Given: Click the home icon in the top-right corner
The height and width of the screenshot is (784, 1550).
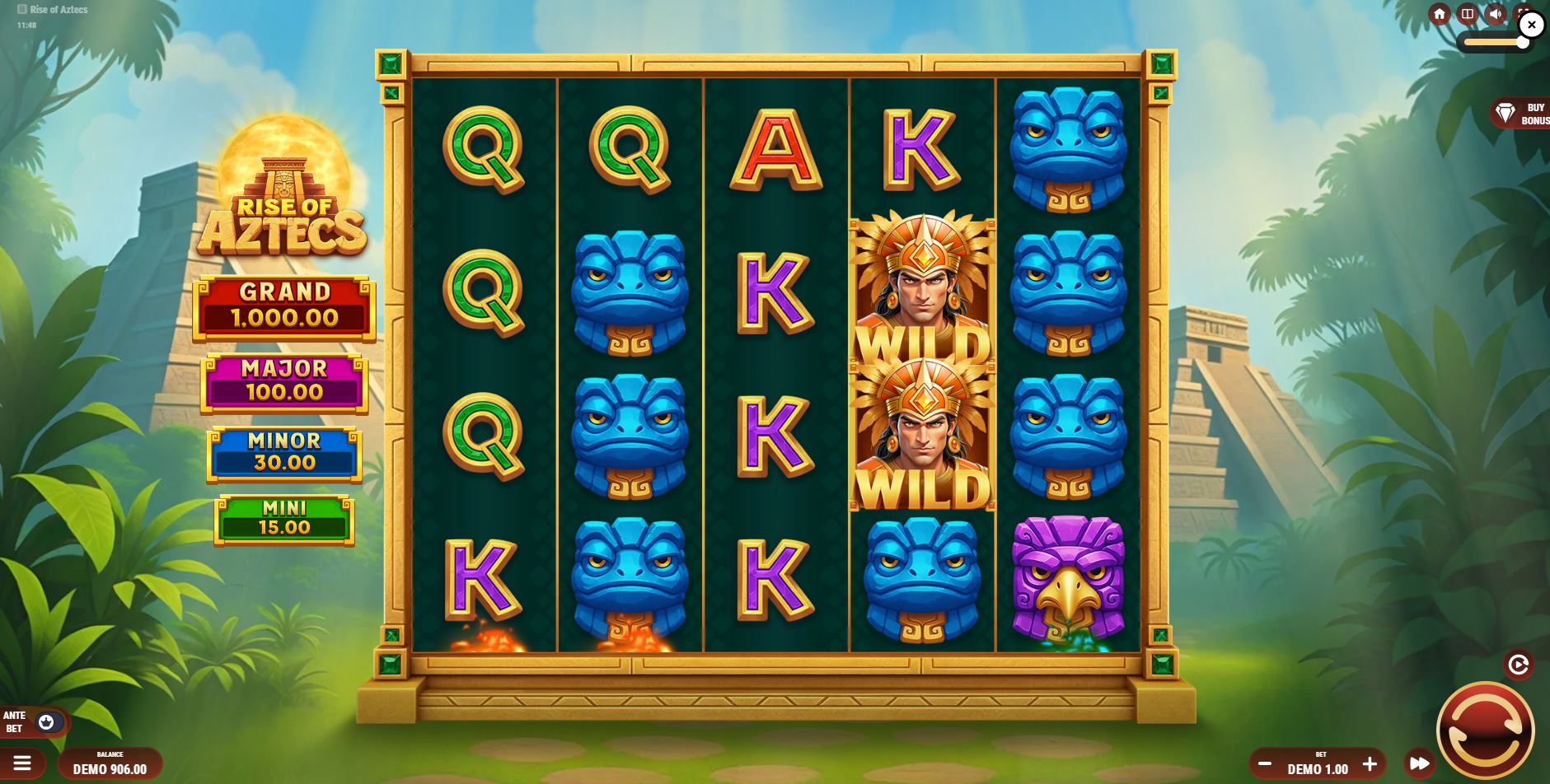Looking at the screenshot, I should pos(1440,14).
